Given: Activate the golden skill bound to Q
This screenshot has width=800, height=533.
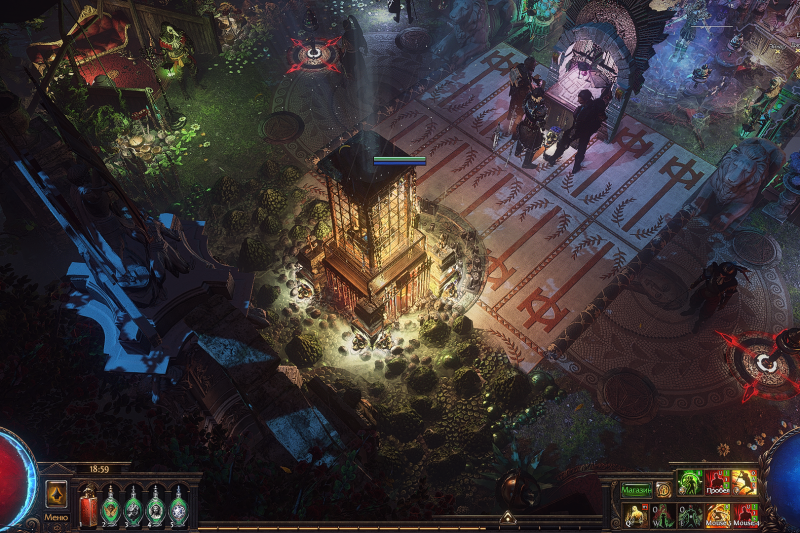Looking at the screenshot, I should [x=634, y=515].
